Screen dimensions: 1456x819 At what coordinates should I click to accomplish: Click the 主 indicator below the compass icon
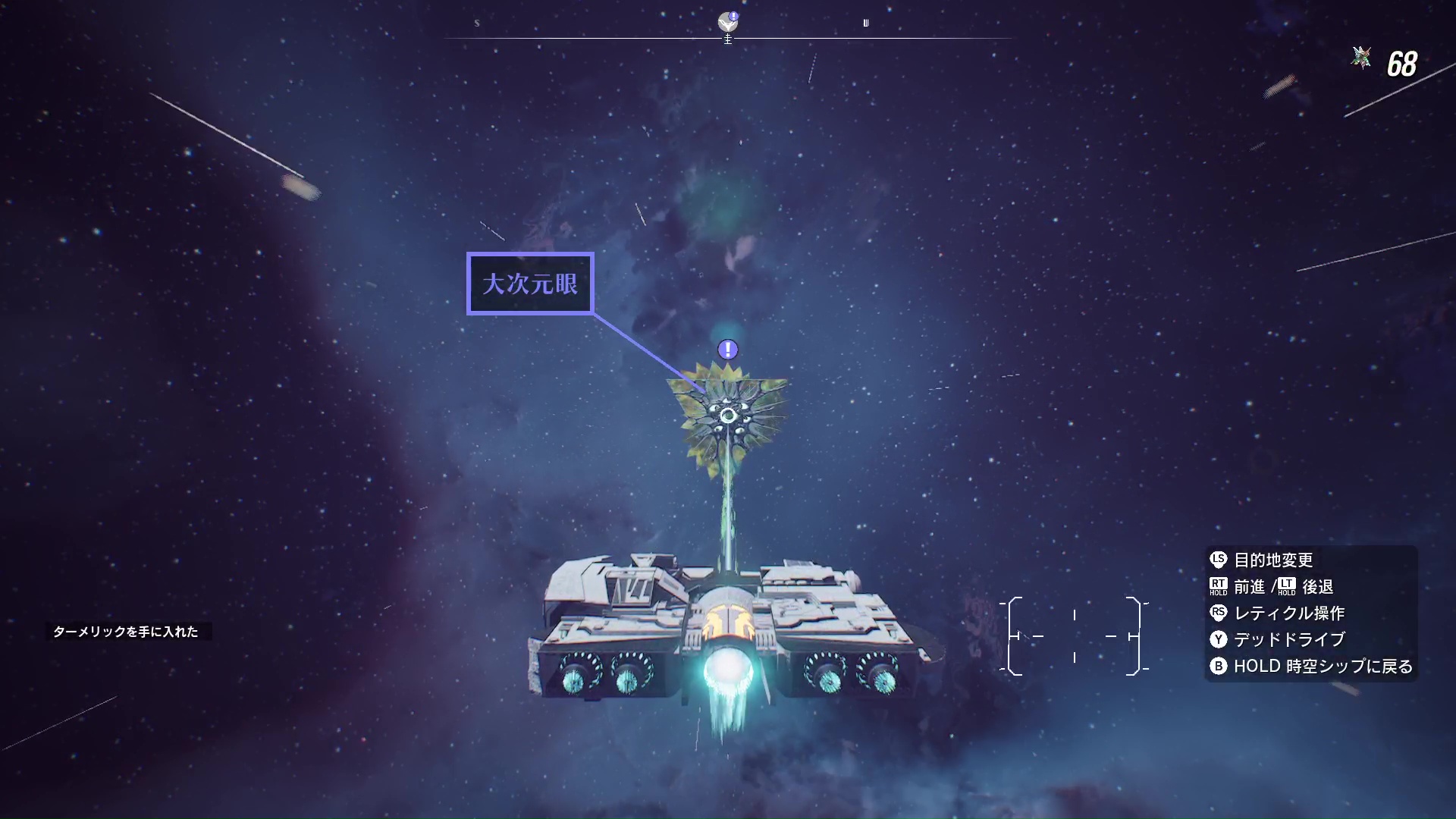tap(728, 37)
